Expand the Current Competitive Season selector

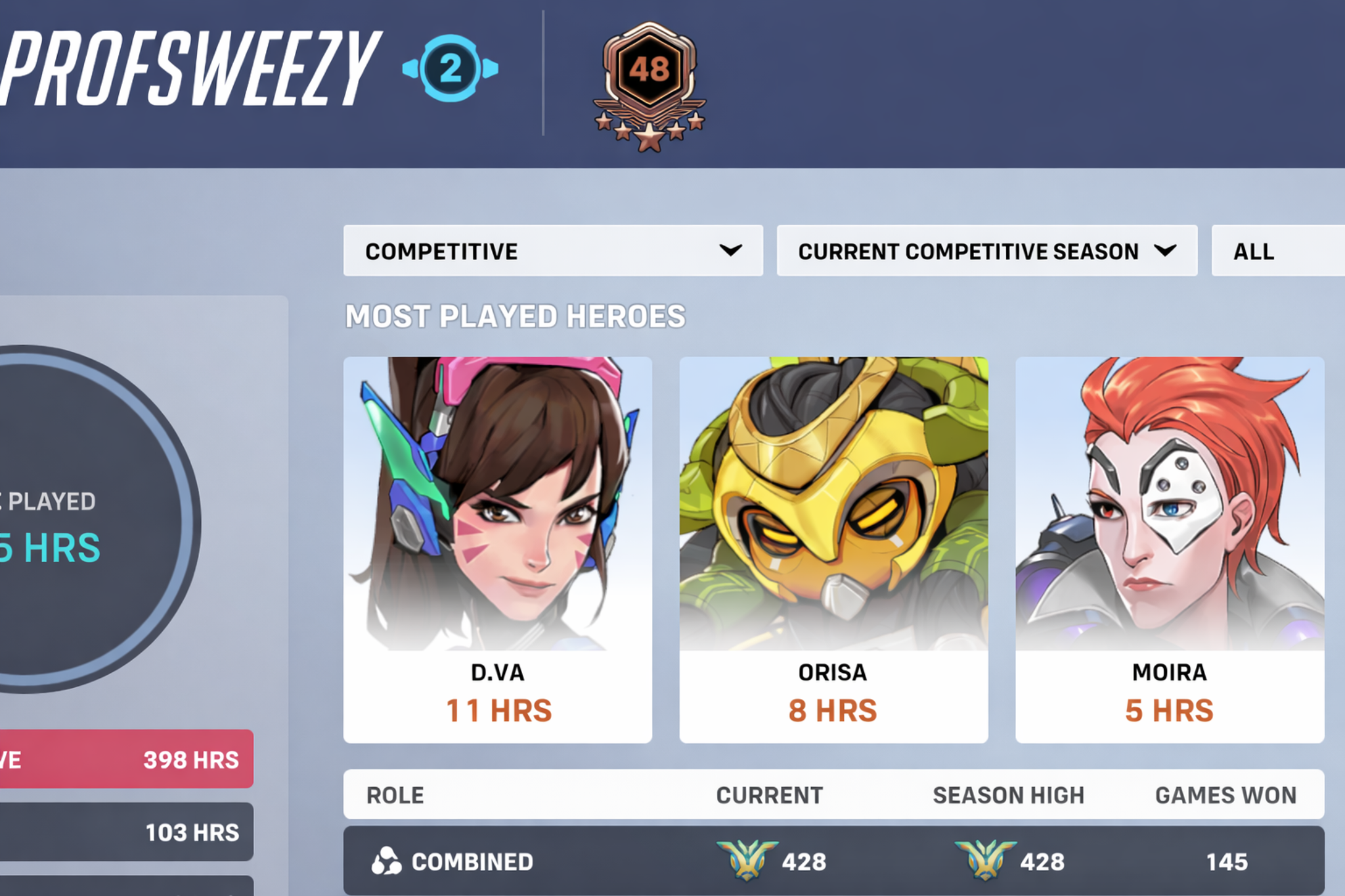point(988,251)
